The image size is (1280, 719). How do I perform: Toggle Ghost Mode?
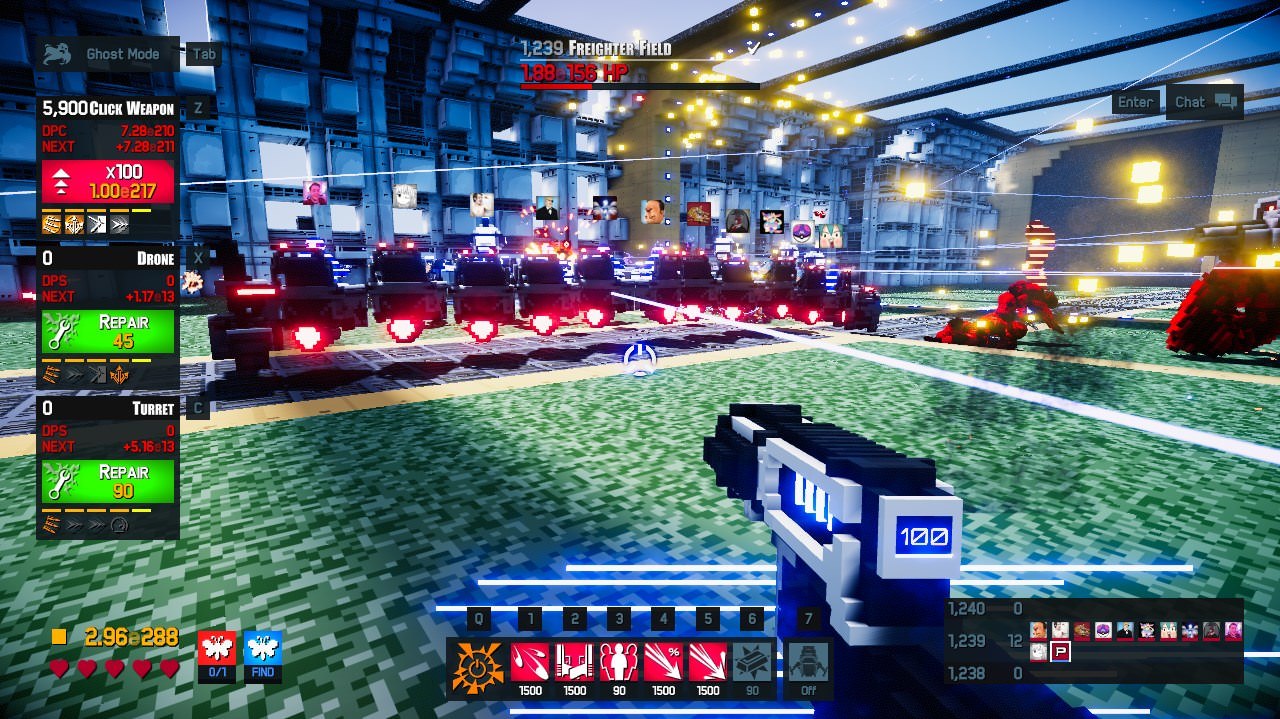[x=107, y=54]
